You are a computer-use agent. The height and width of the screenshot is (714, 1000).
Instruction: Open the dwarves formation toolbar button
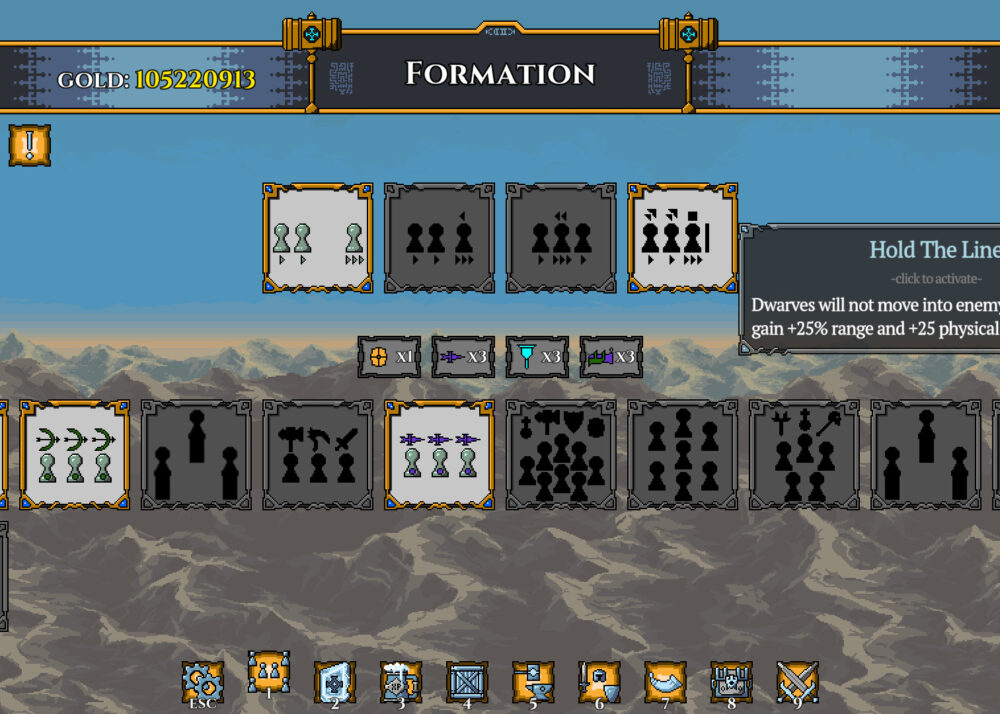point(269,679)
